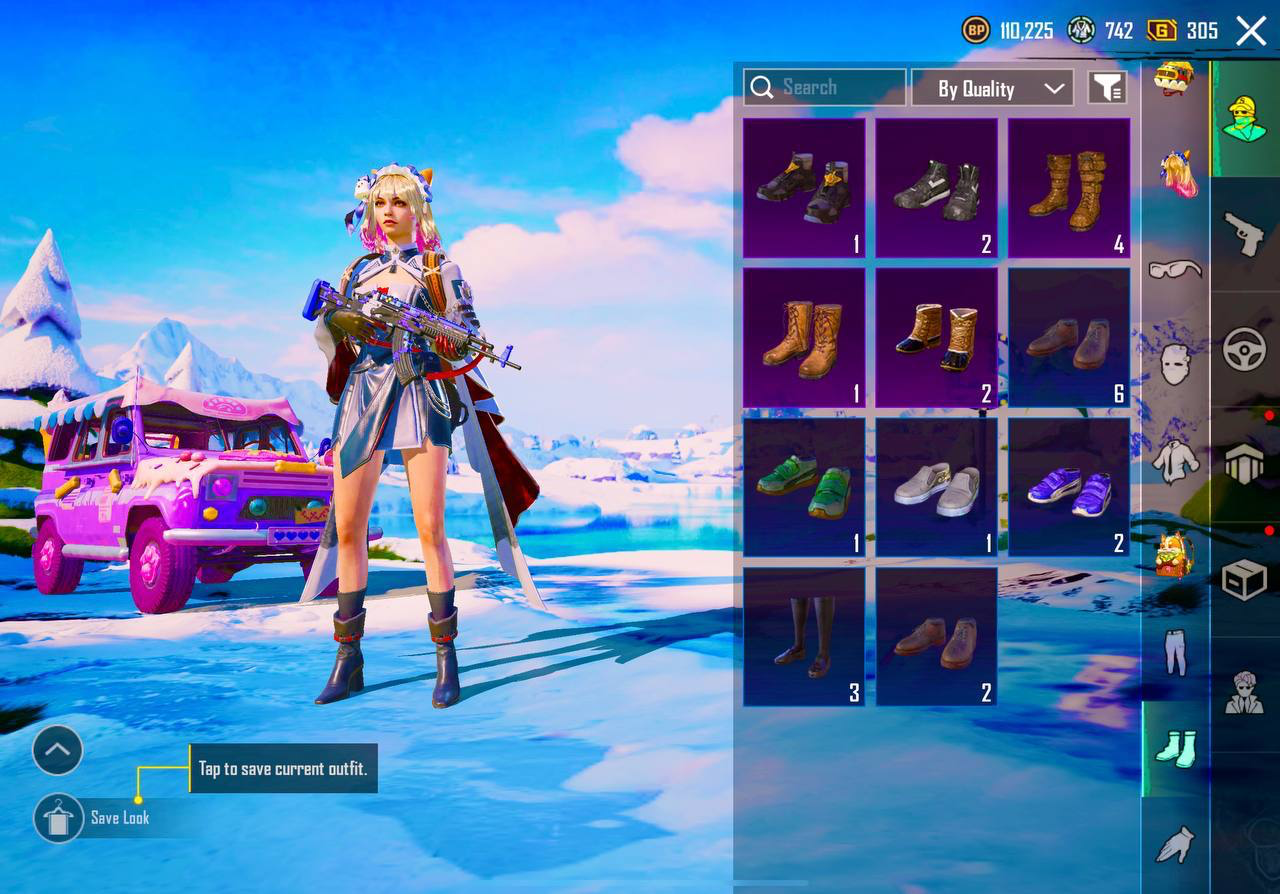This screenshot has height=894, width=1280.
Task: Open the pistol weapons tab
Action: pos(1245,234)
